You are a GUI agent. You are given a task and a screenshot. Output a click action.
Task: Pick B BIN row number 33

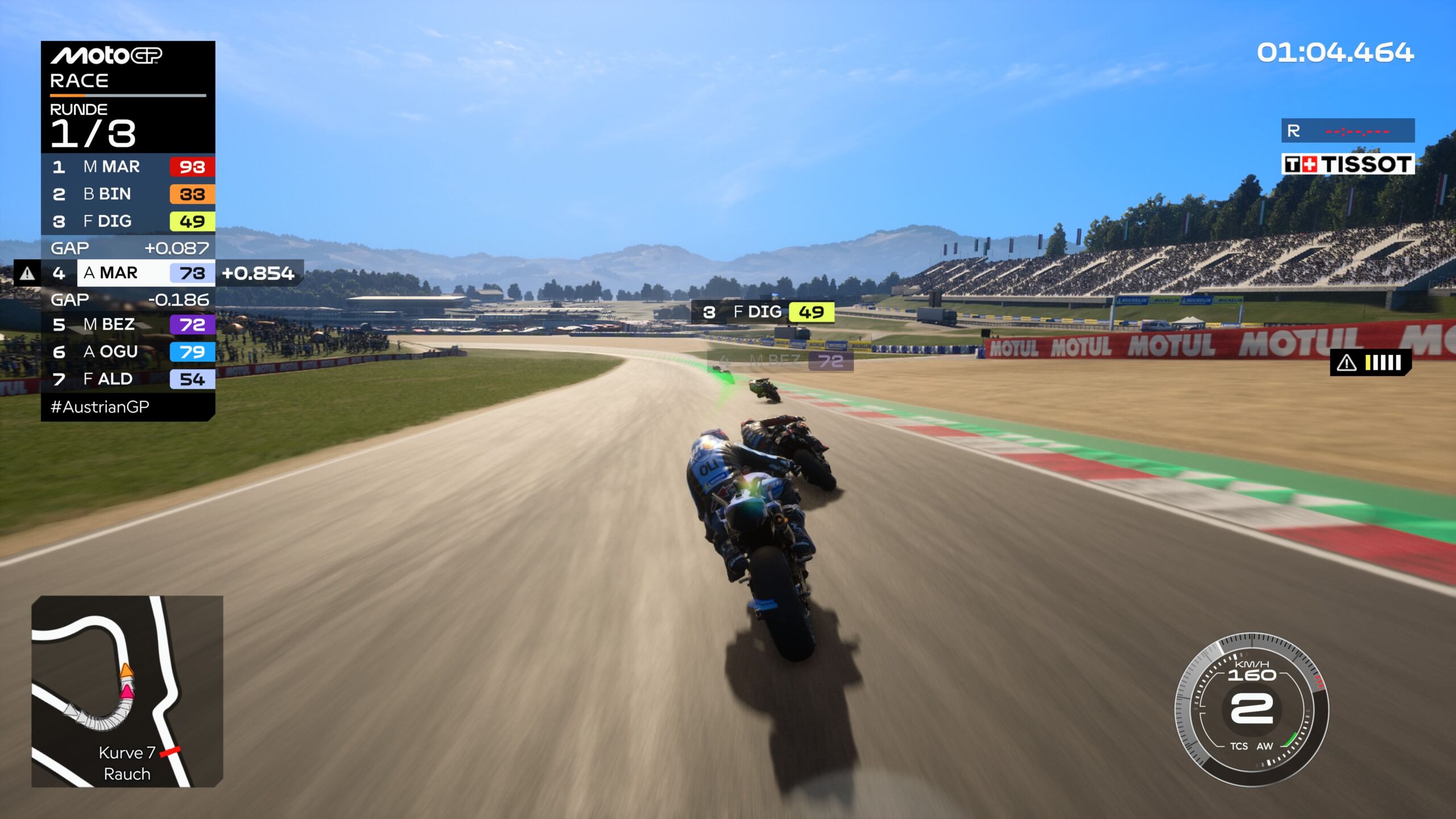point(128,194)
